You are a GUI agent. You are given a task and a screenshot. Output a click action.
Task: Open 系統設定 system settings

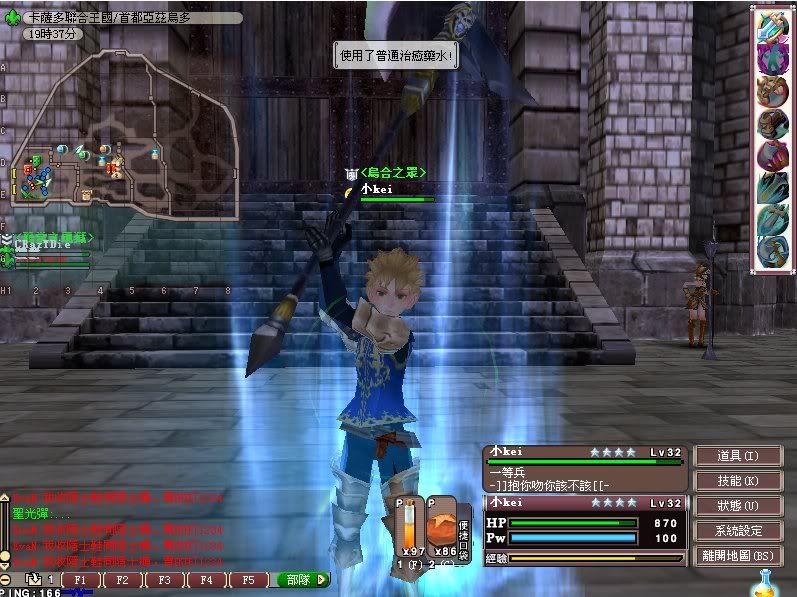coord(737,531)
